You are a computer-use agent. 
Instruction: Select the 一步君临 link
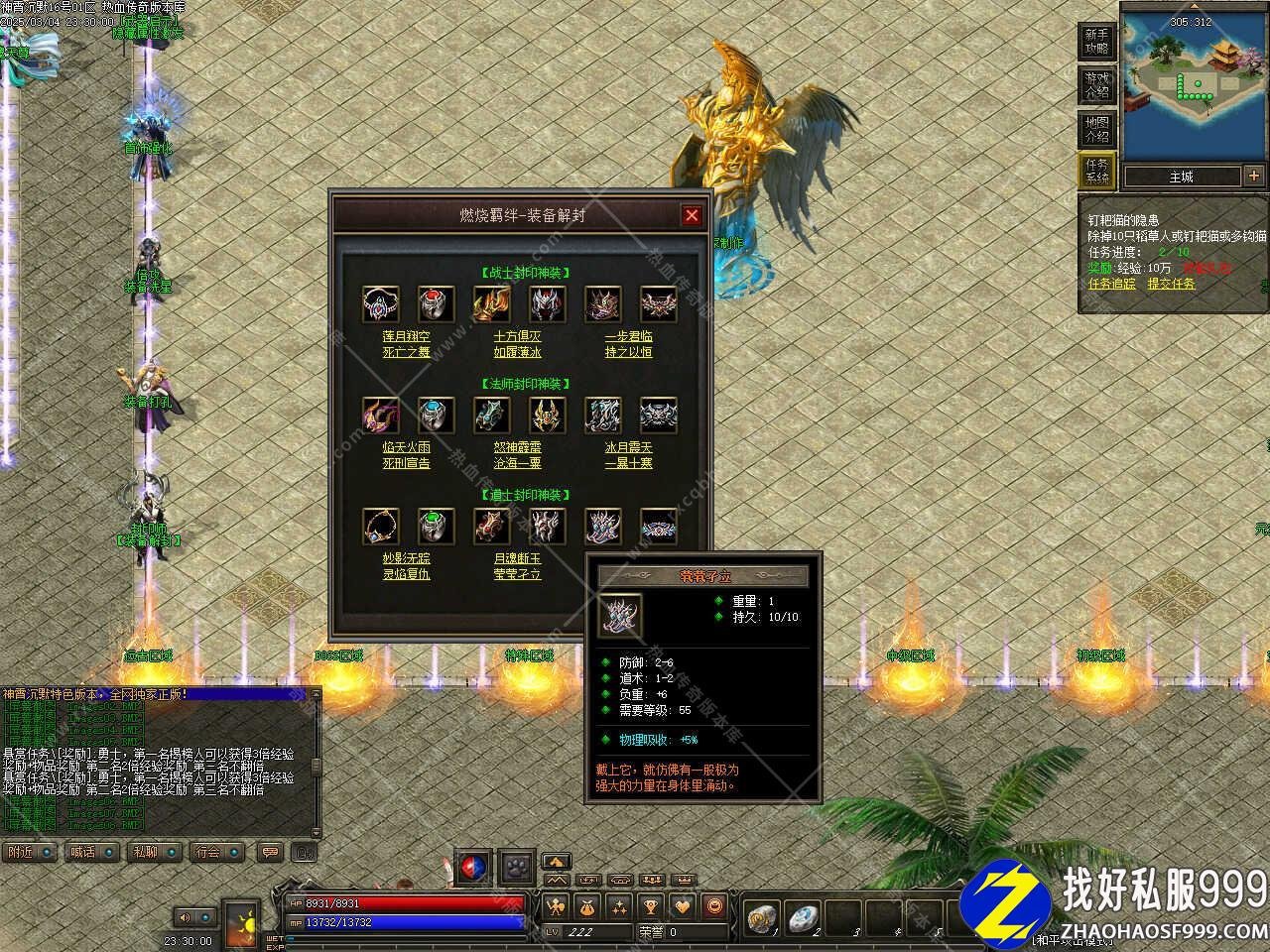pos(629,336)
